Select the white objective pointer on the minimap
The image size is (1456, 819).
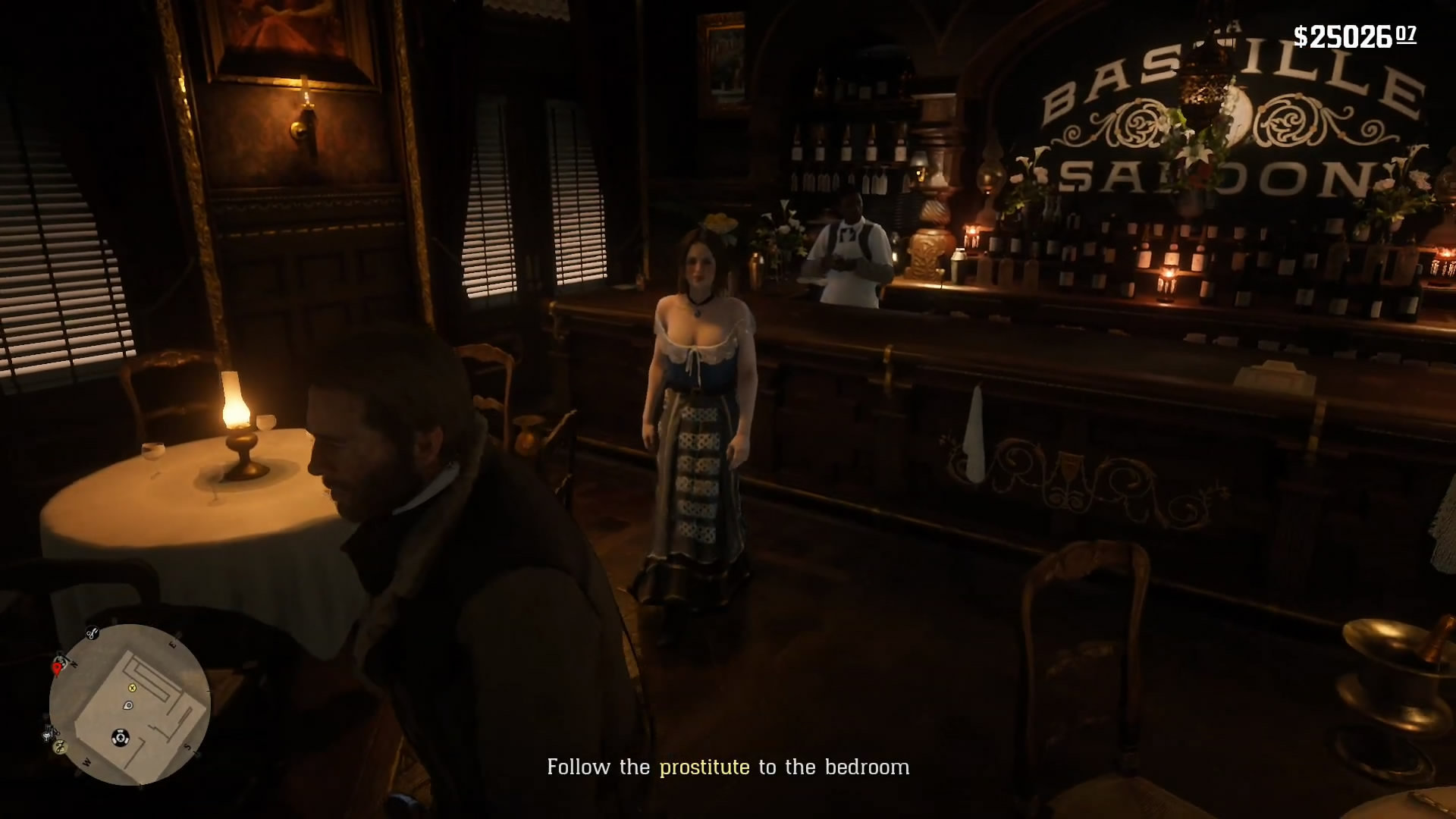[127, 706]
